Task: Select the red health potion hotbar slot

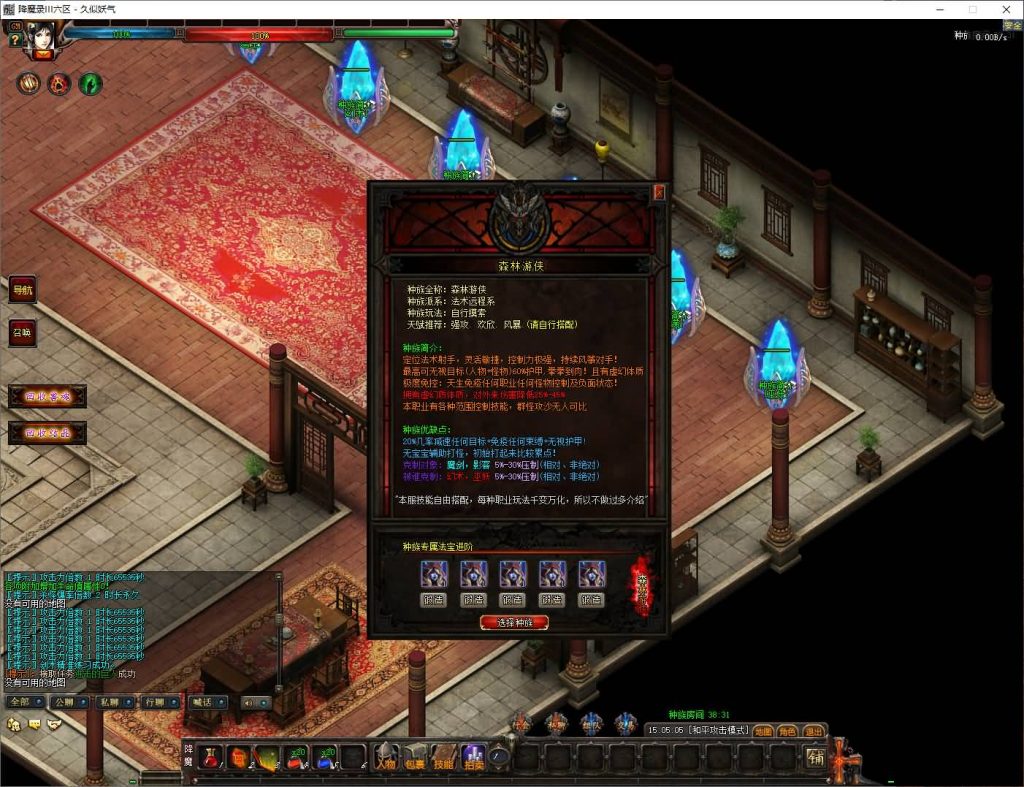Action: pos(211,758)
